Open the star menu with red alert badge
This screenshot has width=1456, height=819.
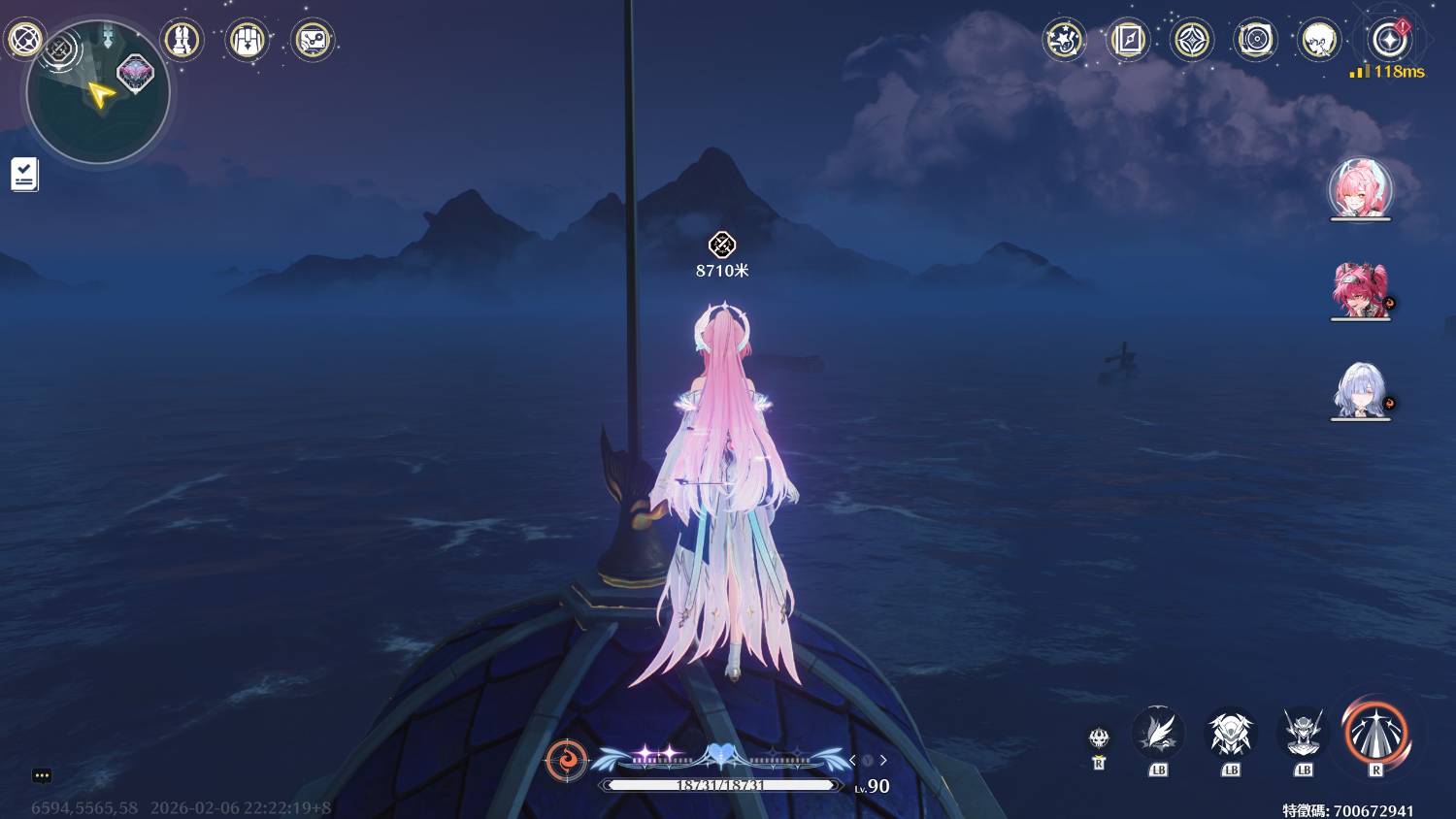pyautogui.click(x=1389, y=40)
